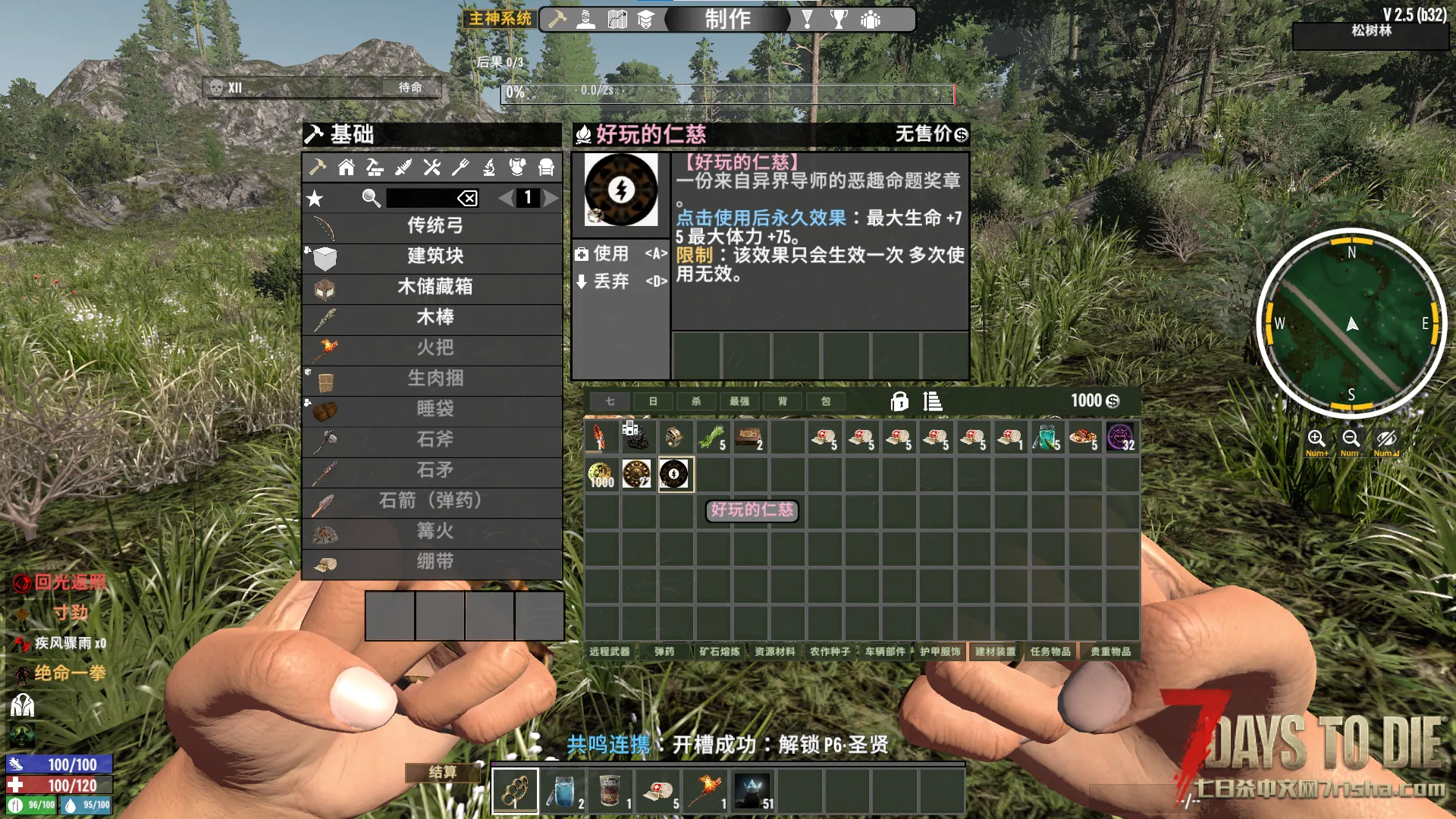The width and height of the screenshot is (1456, 819).
Task: Select the 1000 gold coin stack
Action: point(601,475)
